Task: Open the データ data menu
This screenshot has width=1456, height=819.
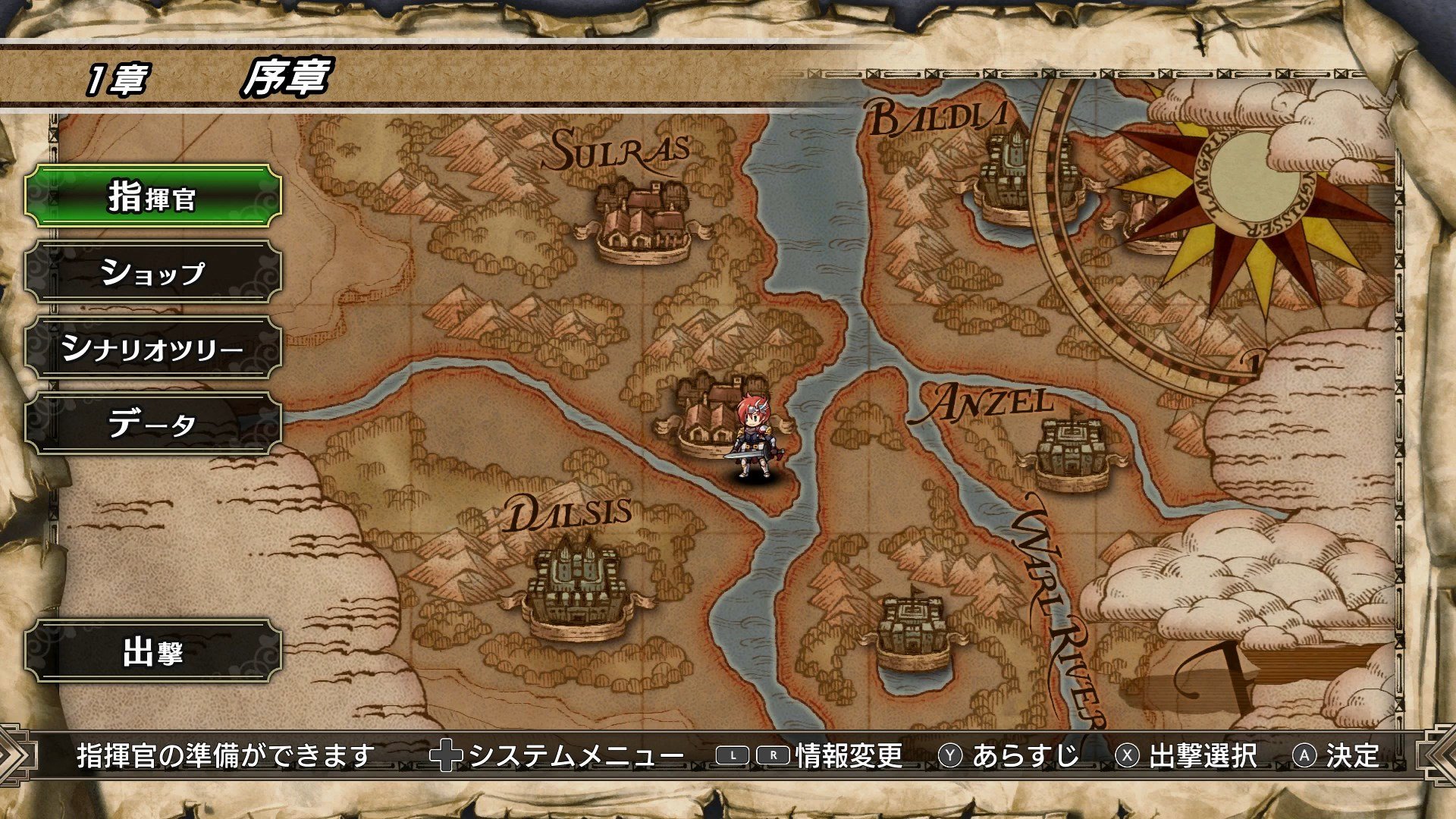Action: [150, 425]
